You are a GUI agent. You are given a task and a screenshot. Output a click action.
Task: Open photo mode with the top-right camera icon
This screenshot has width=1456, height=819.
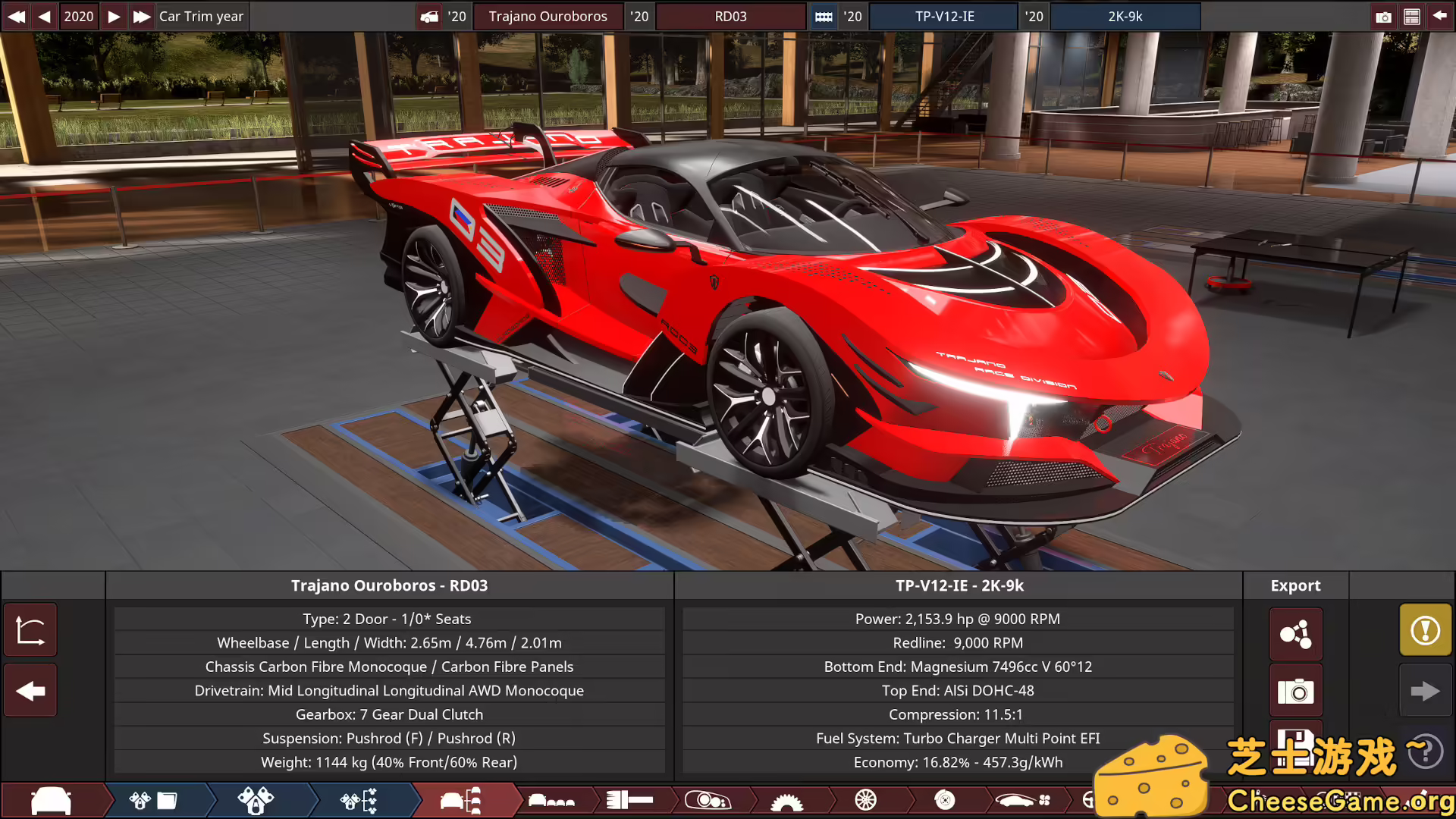(1383, 16)
